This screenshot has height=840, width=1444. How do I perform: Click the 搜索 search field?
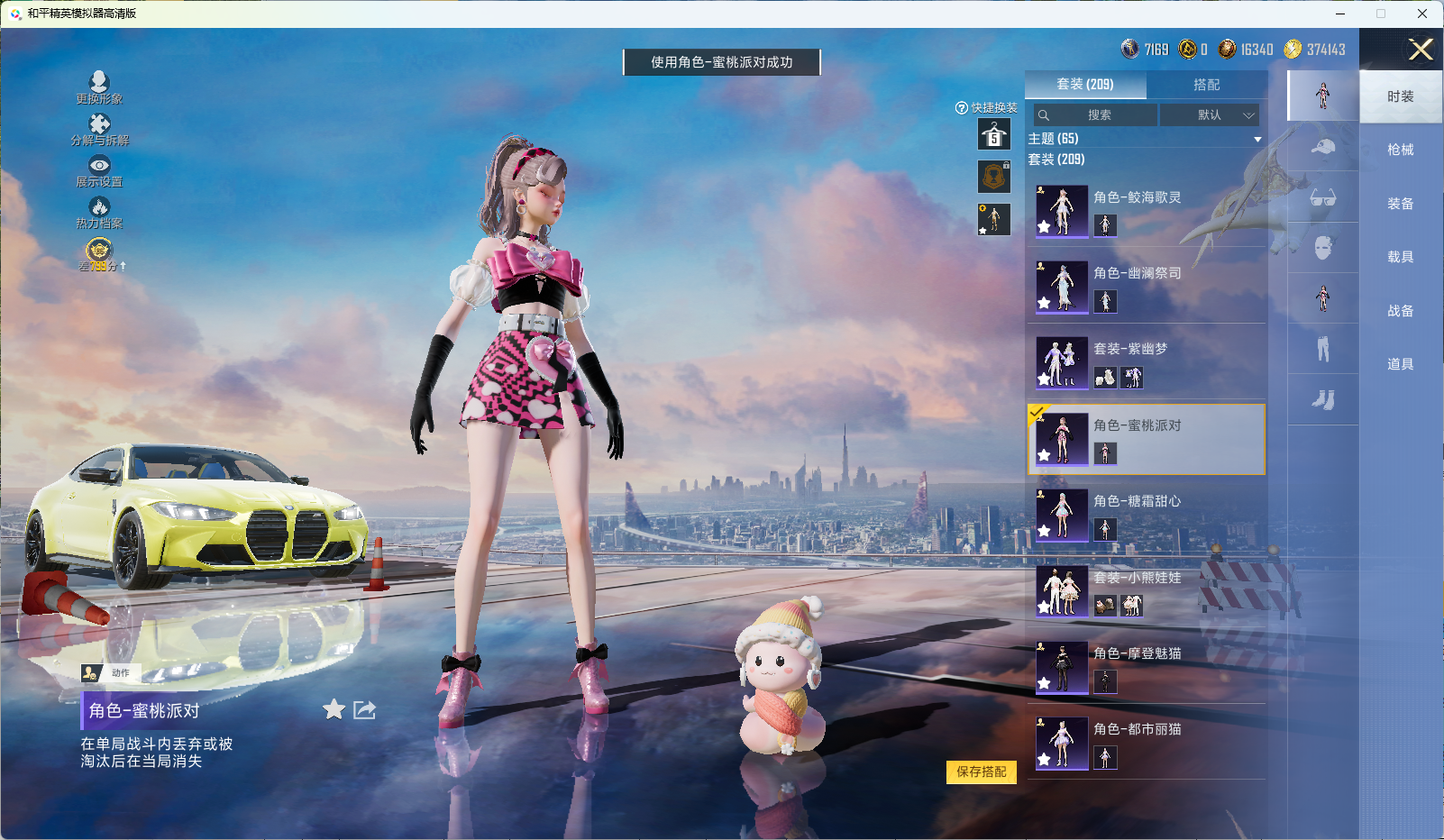(x=1096, y=115)
